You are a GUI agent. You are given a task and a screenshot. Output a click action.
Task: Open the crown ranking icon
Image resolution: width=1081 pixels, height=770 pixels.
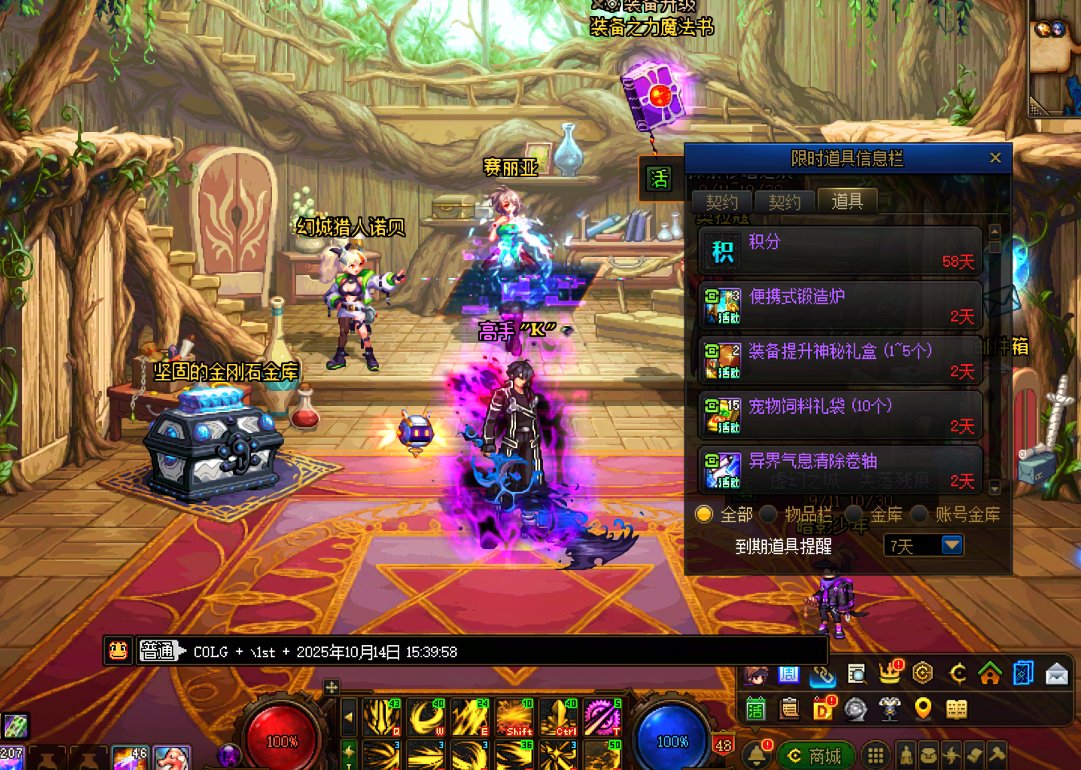tap(889, 673)
